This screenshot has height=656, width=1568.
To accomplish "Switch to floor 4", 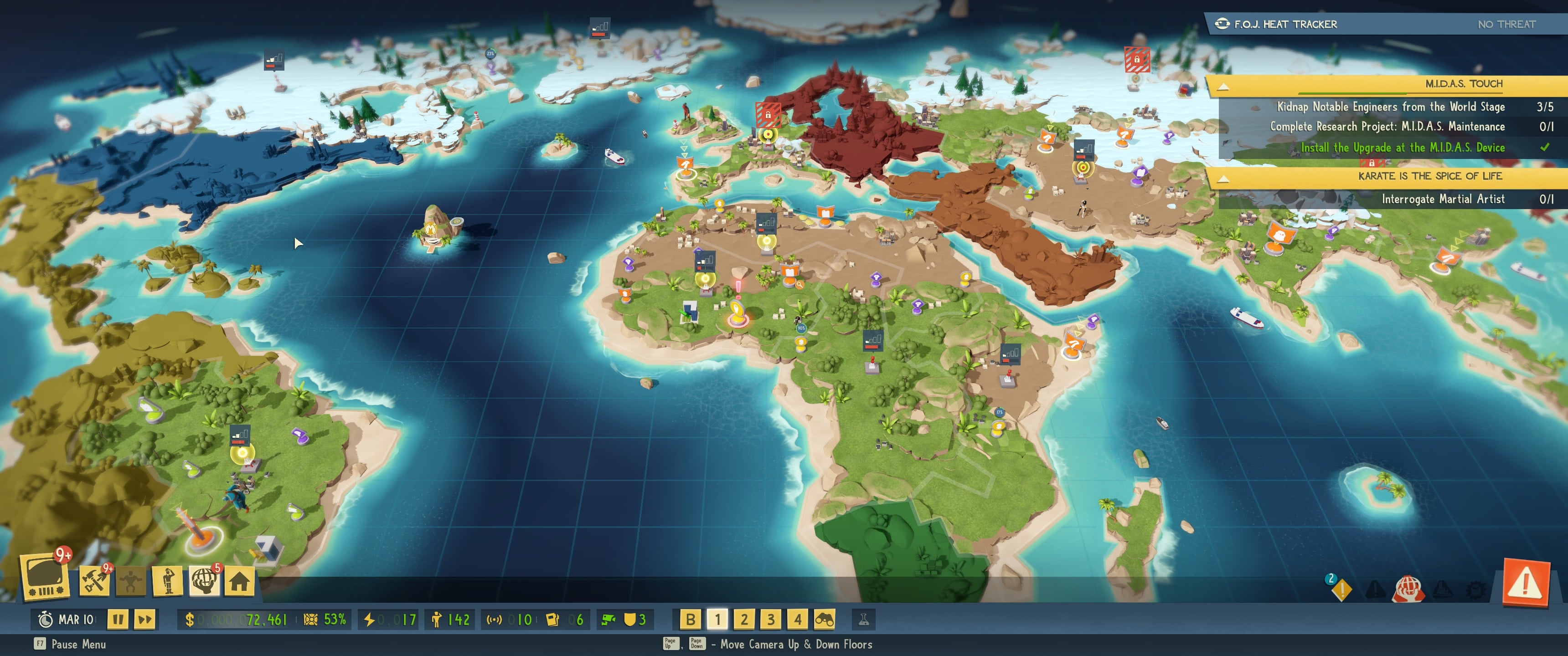I will click(797, 620).
